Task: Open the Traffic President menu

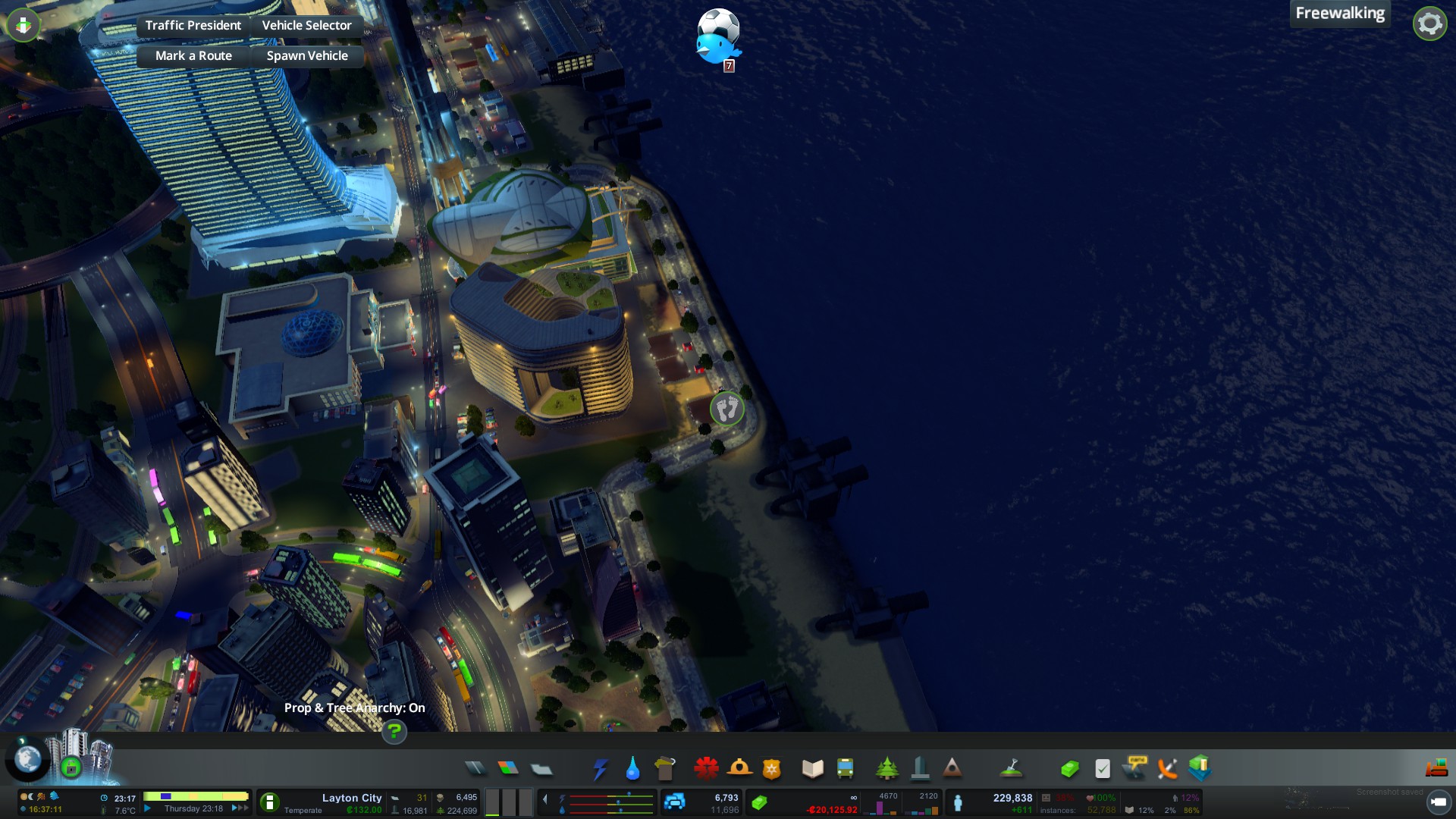Action: 193,25
